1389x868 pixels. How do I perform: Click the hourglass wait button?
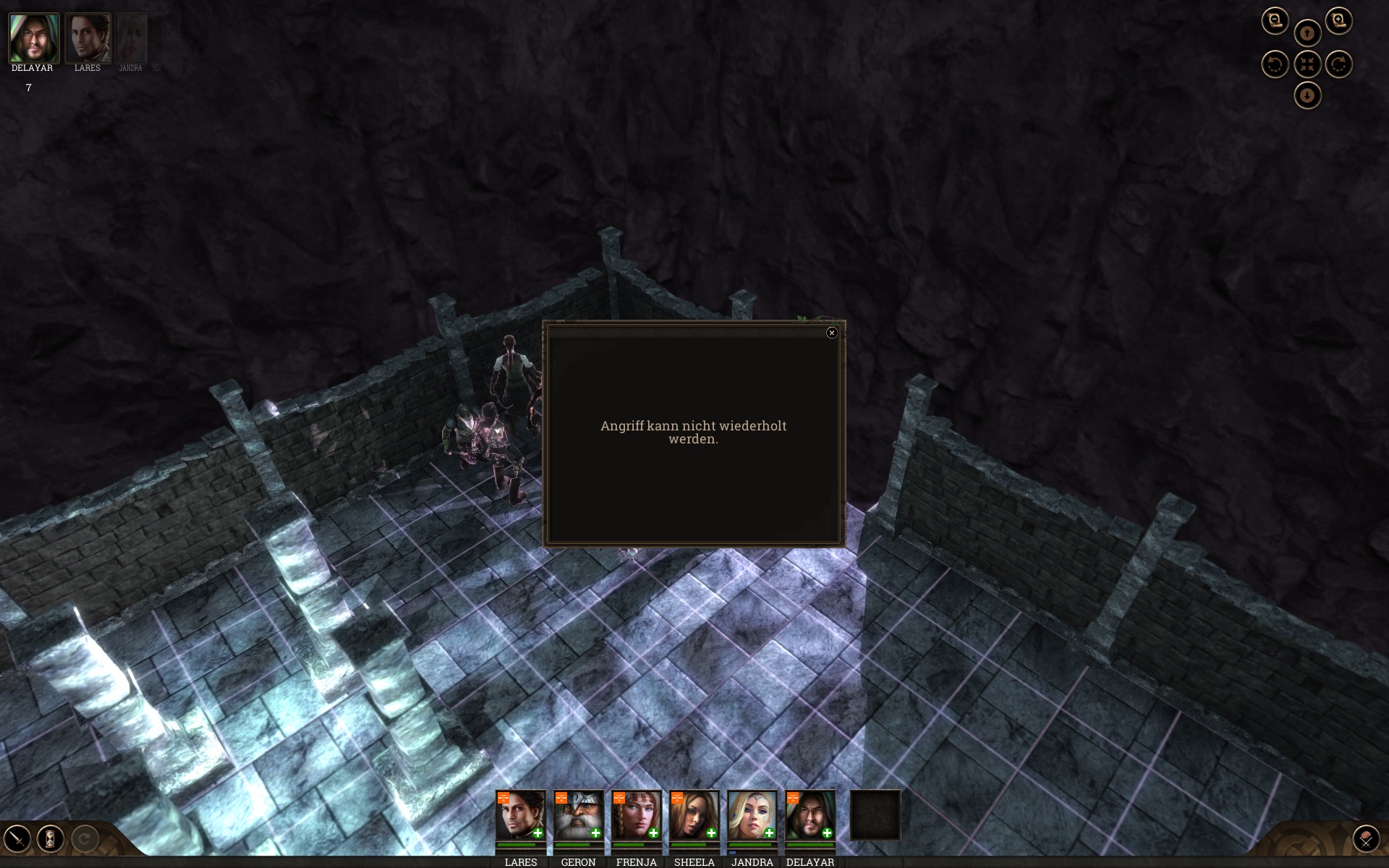pyautogui.click(x=51, y=839)
